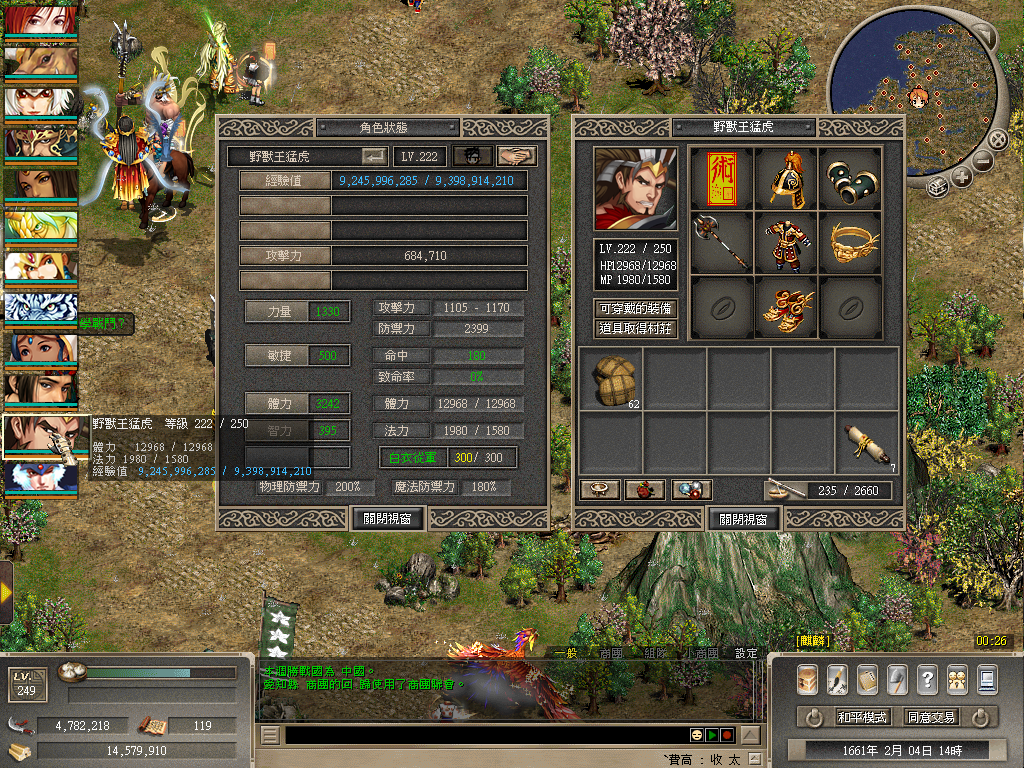Click the 道具取得村莊 button
The width and height of the screenshot is (1024, 768).
pyautogui.click(x=635, y=328)
